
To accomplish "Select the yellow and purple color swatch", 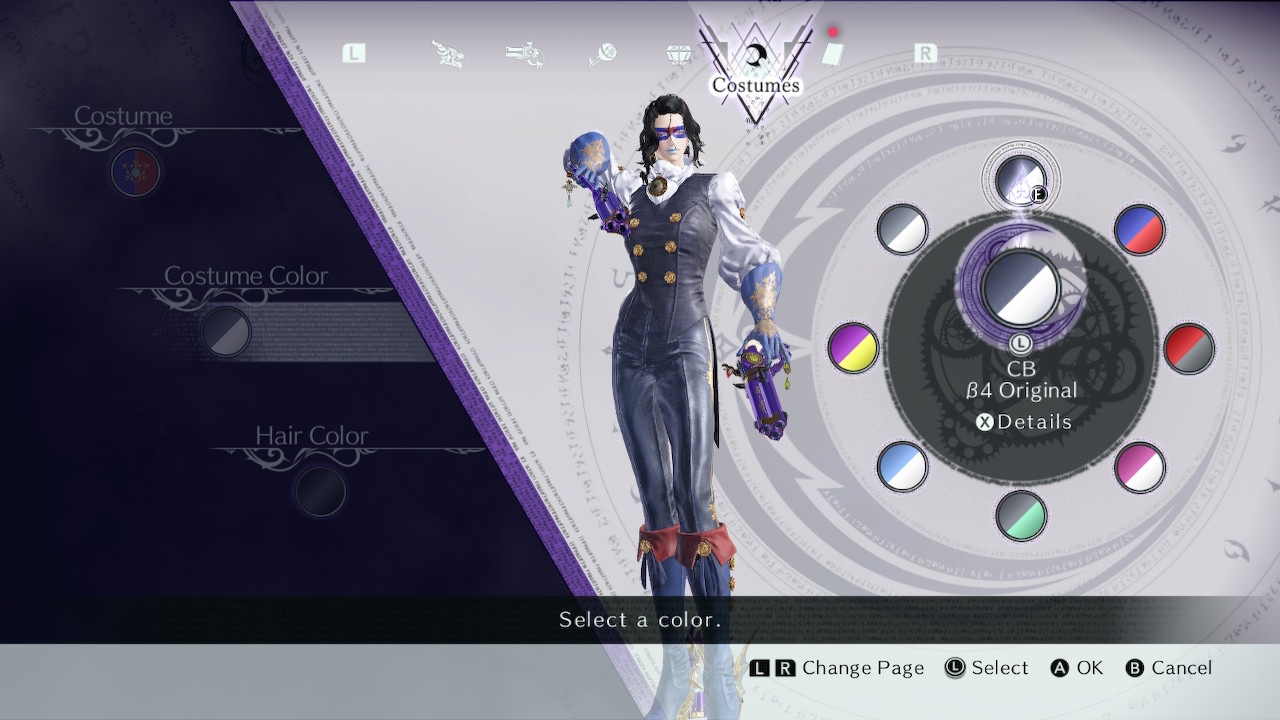I will (852, 348).
